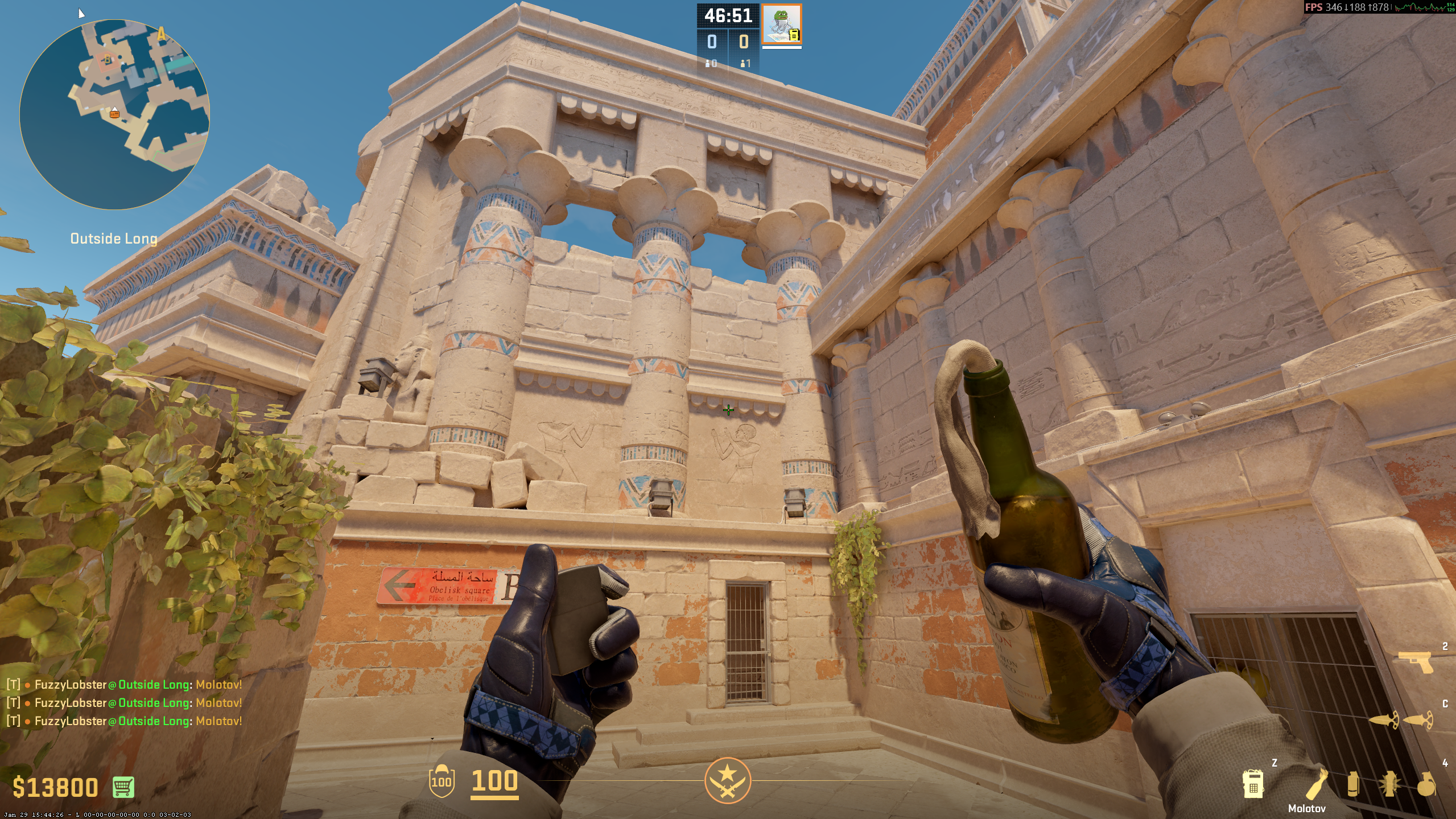Open the buy menu cart icon
Screen dimensions: 1456x819
coord(123,787)
